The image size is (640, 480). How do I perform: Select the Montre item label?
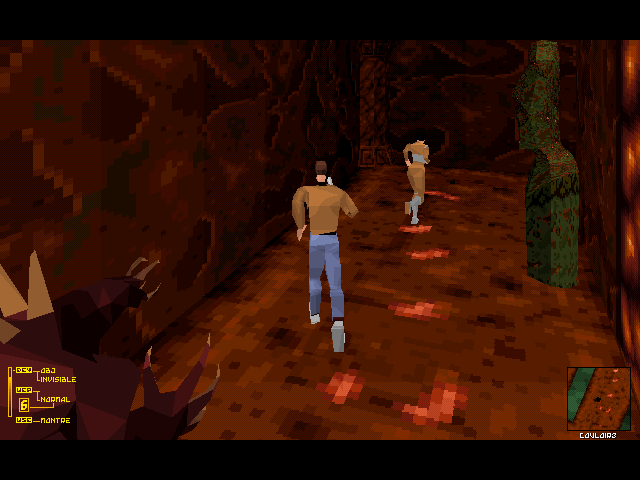pyautogui.click(x=55, y=420)
